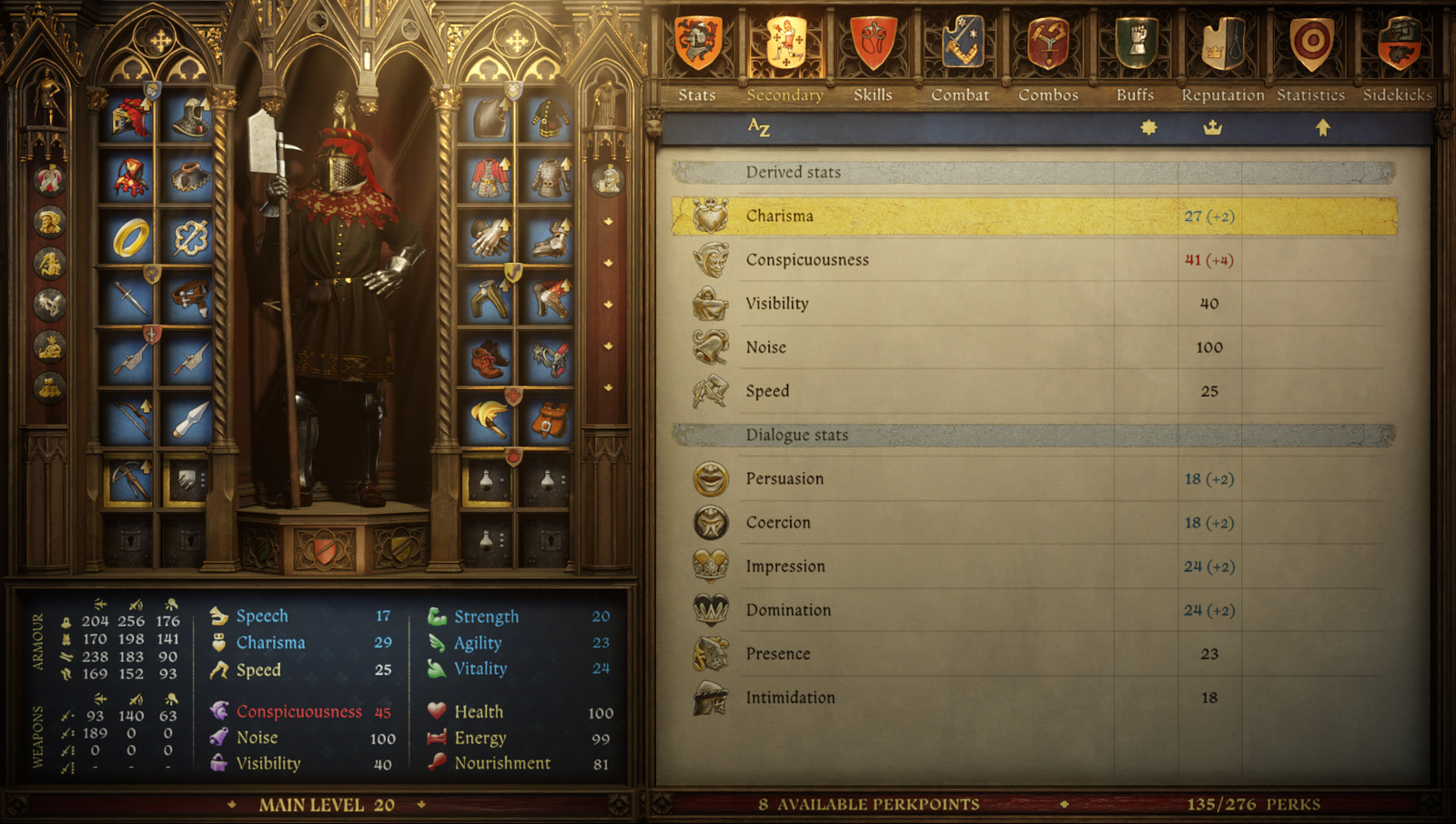
Task: Click the Noise bell icon
Action: pyautogui.click(x=711, y=347)
